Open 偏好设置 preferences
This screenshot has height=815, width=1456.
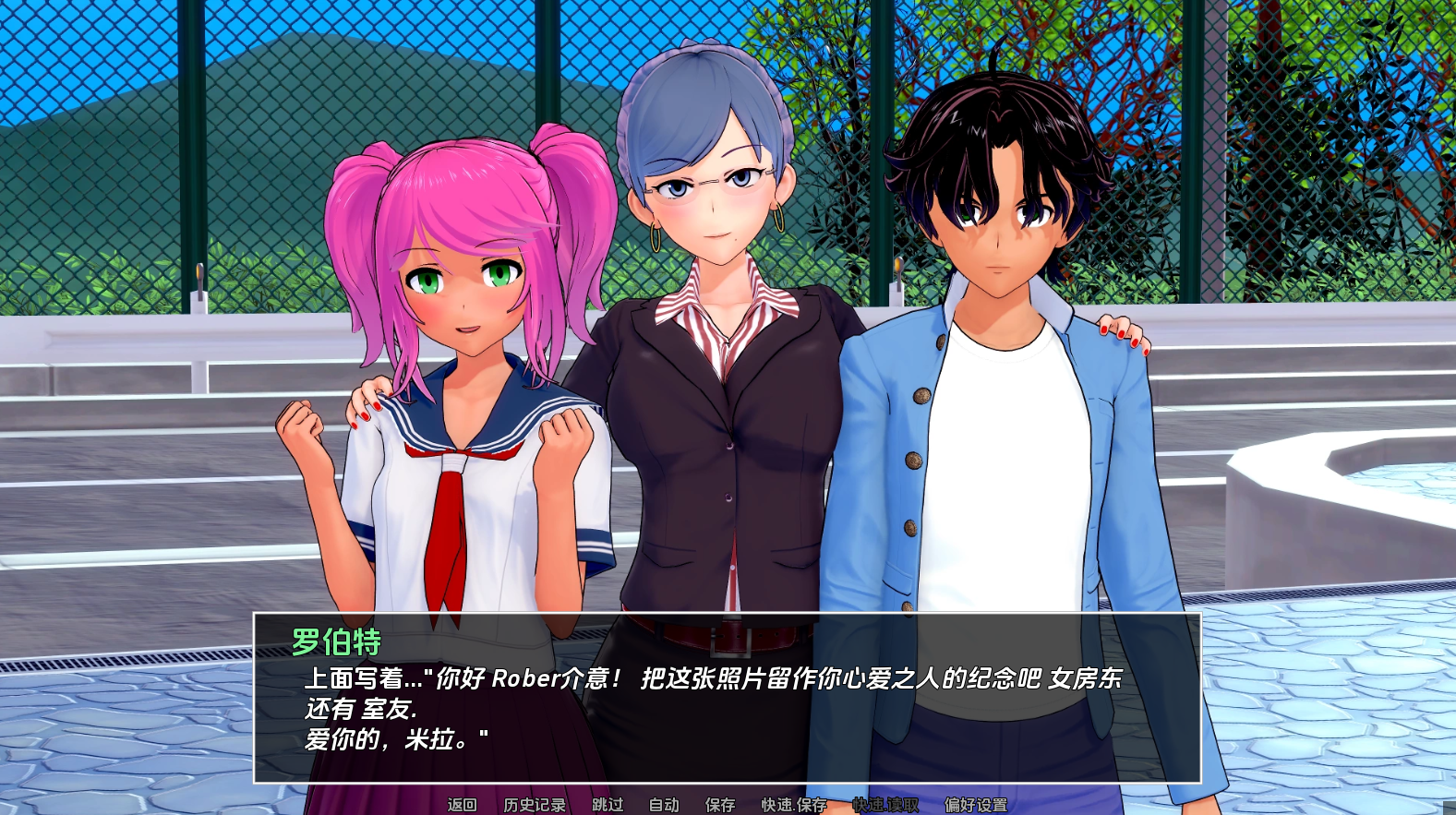click(x=976, y=805)
